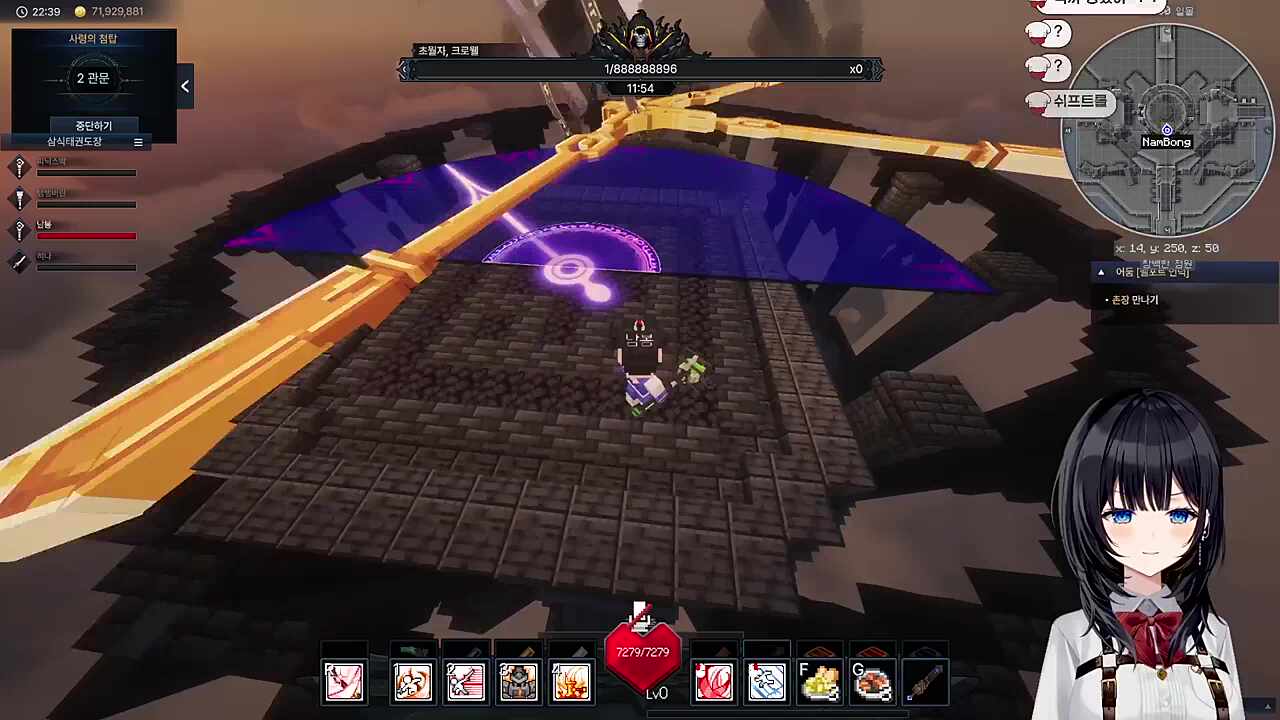
Task: Activate the R skill with the pink blade icon
Action: pyautogui.click(x=344, y=682)
